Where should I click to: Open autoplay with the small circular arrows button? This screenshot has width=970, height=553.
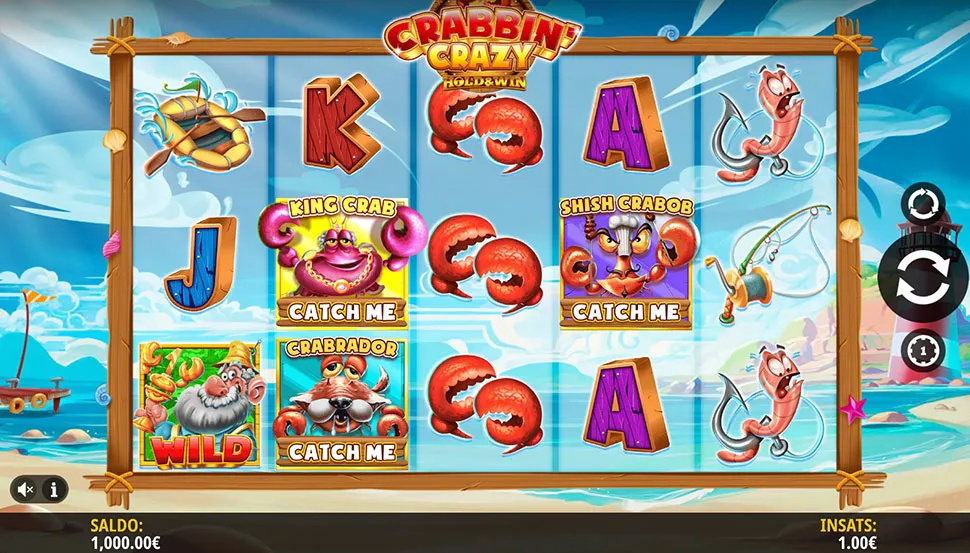(922, 205)
